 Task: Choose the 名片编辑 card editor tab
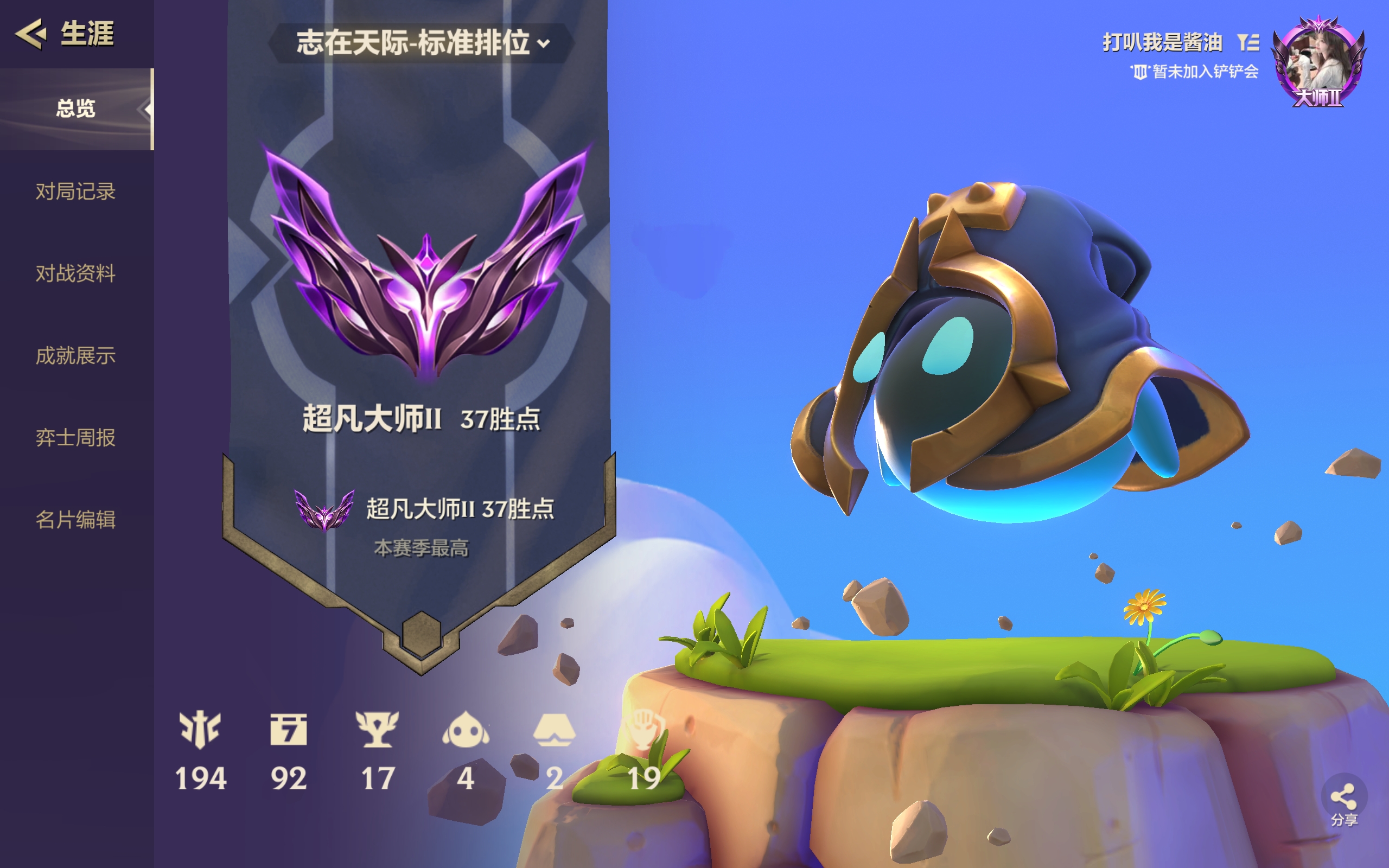[76, 520]
